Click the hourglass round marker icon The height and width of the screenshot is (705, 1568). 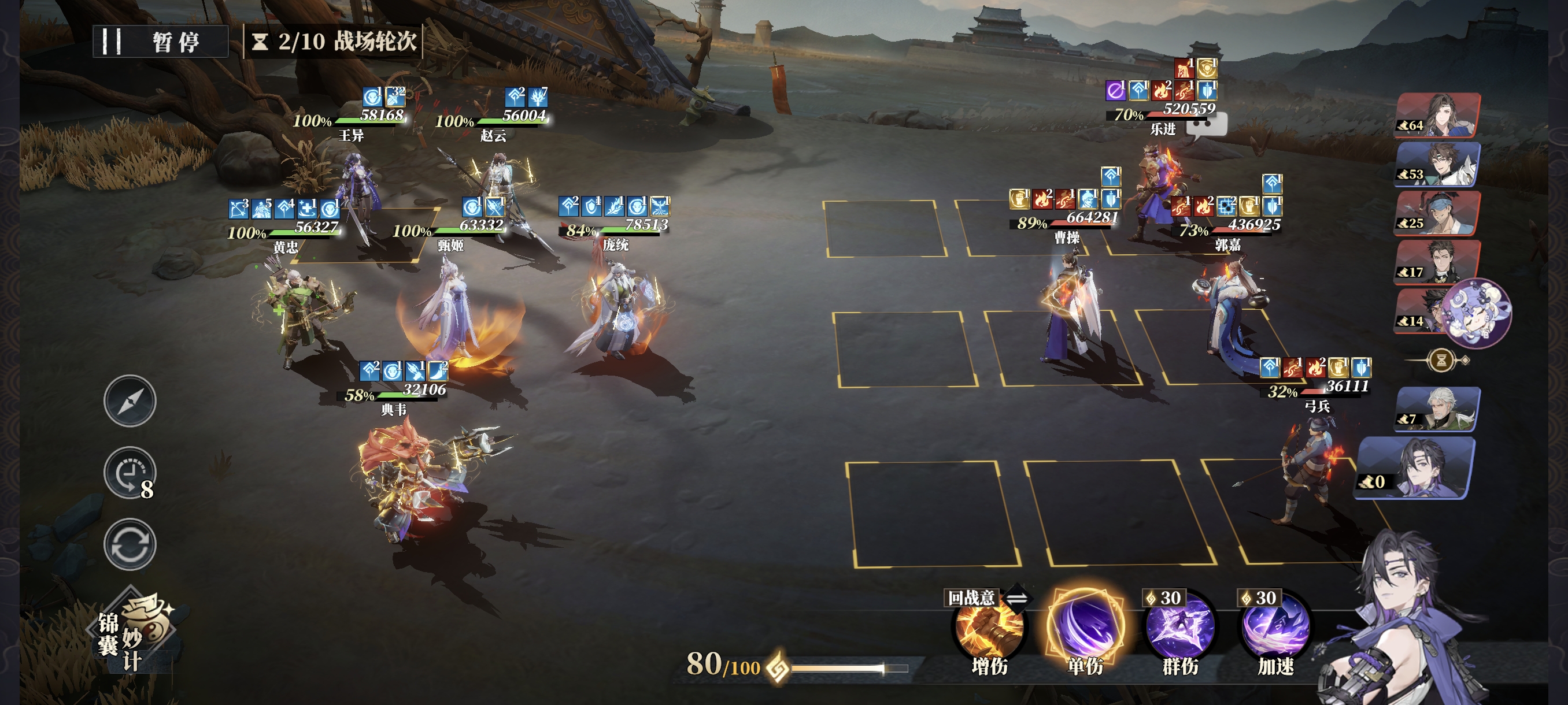1441,360
